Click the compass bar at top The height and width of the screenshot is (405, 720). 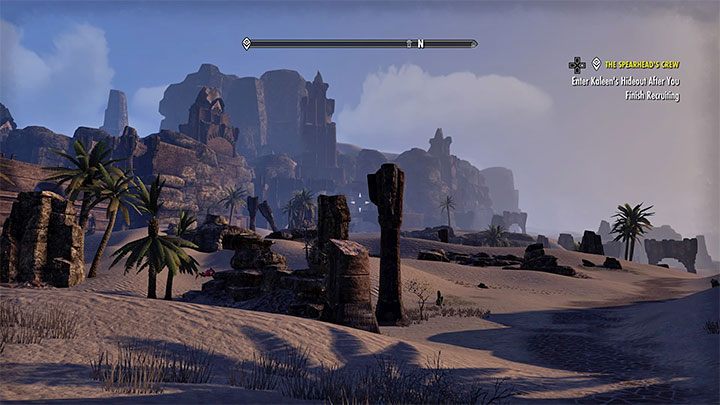coord(360,44)
